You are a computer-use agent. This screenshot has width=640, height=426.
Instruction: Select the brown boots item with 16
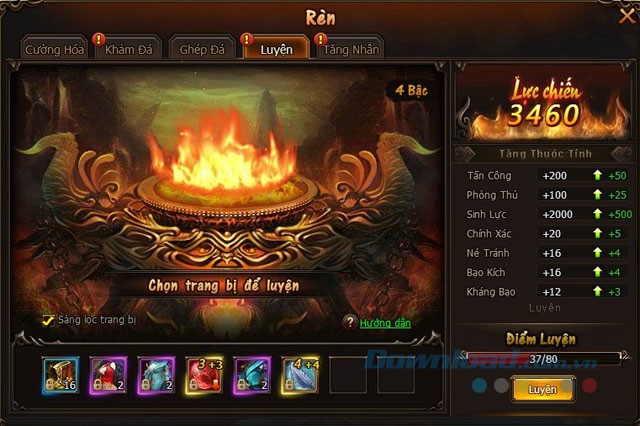pos(60,374)
